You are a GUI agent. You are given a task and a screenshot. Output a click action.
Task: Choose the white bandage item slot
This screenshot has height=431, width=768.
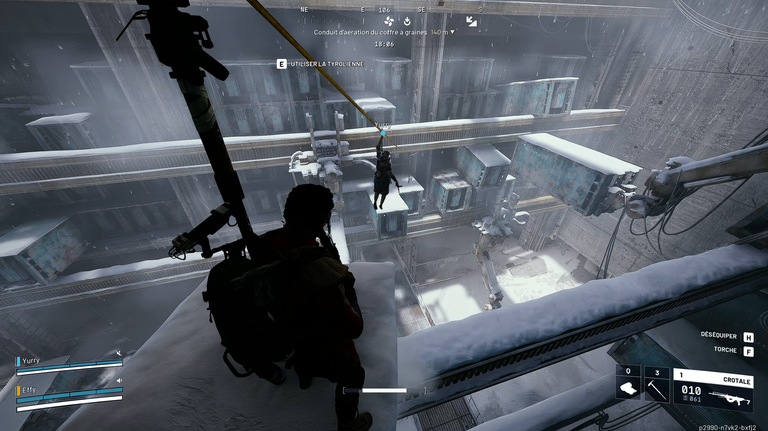coord(628,389)
